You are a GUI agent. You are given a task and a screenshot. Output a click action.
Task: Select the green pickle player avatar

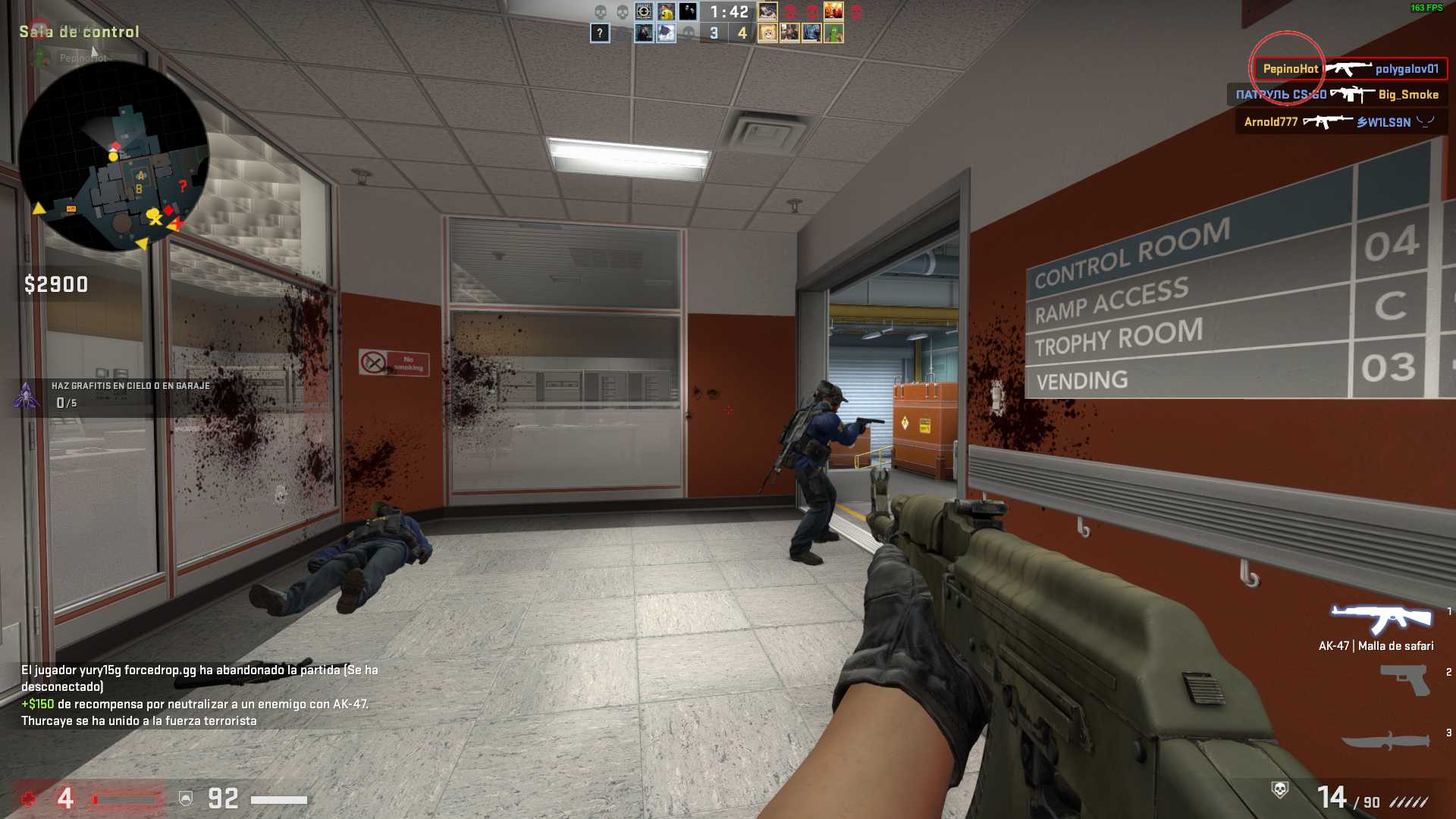833,33
